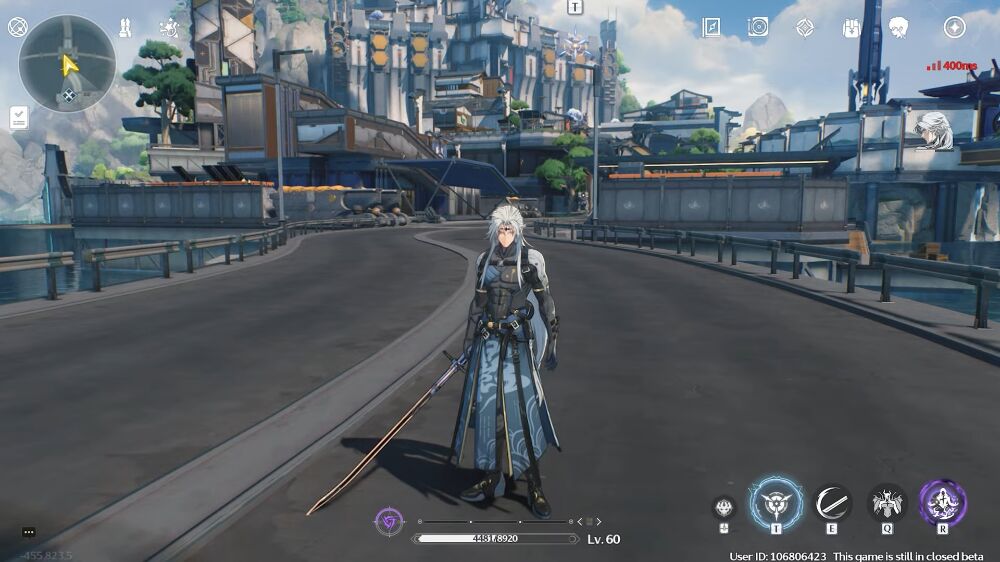The width and height of the screenshot is (1000, 562).
Task: Open the circular minimap
Action: tap(67, 64)
